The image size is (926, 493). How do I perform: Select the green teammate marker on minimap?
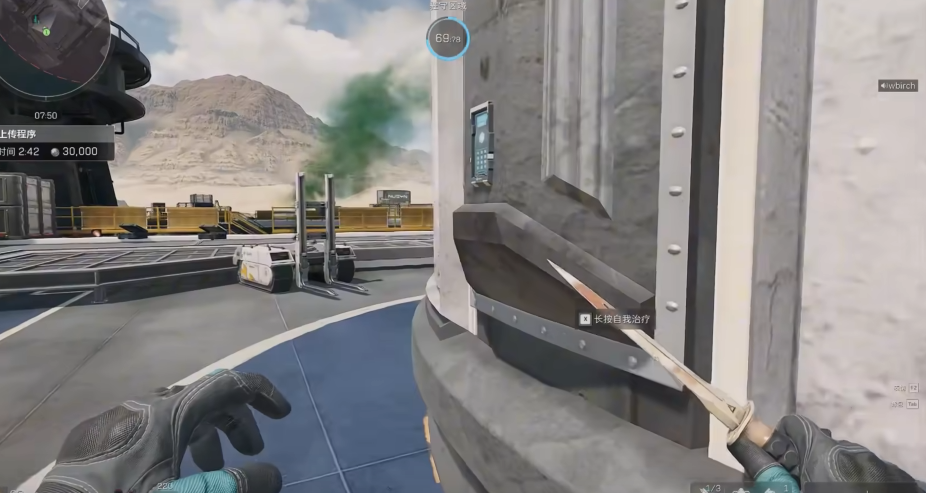coord(46,31)
